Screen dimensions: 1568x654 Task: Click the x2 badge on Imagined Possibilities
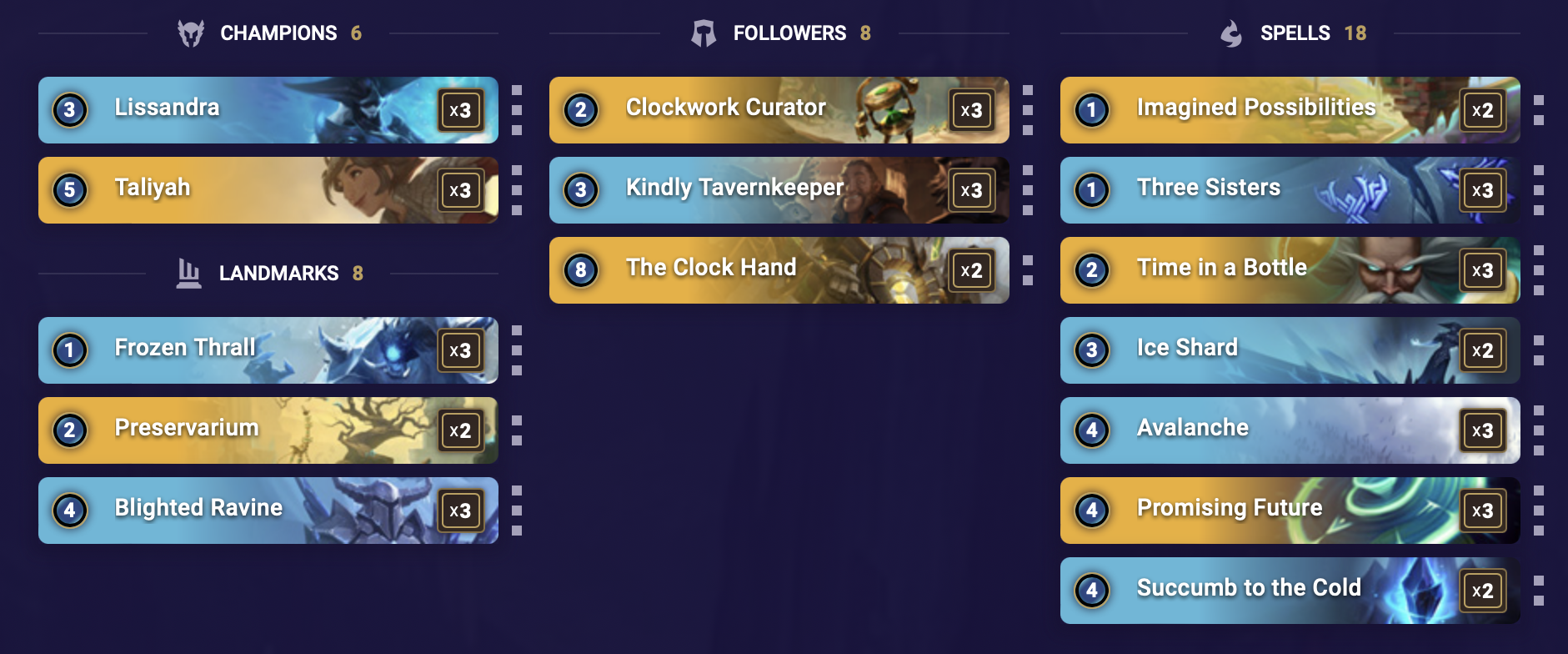(x=1483, y=109)
